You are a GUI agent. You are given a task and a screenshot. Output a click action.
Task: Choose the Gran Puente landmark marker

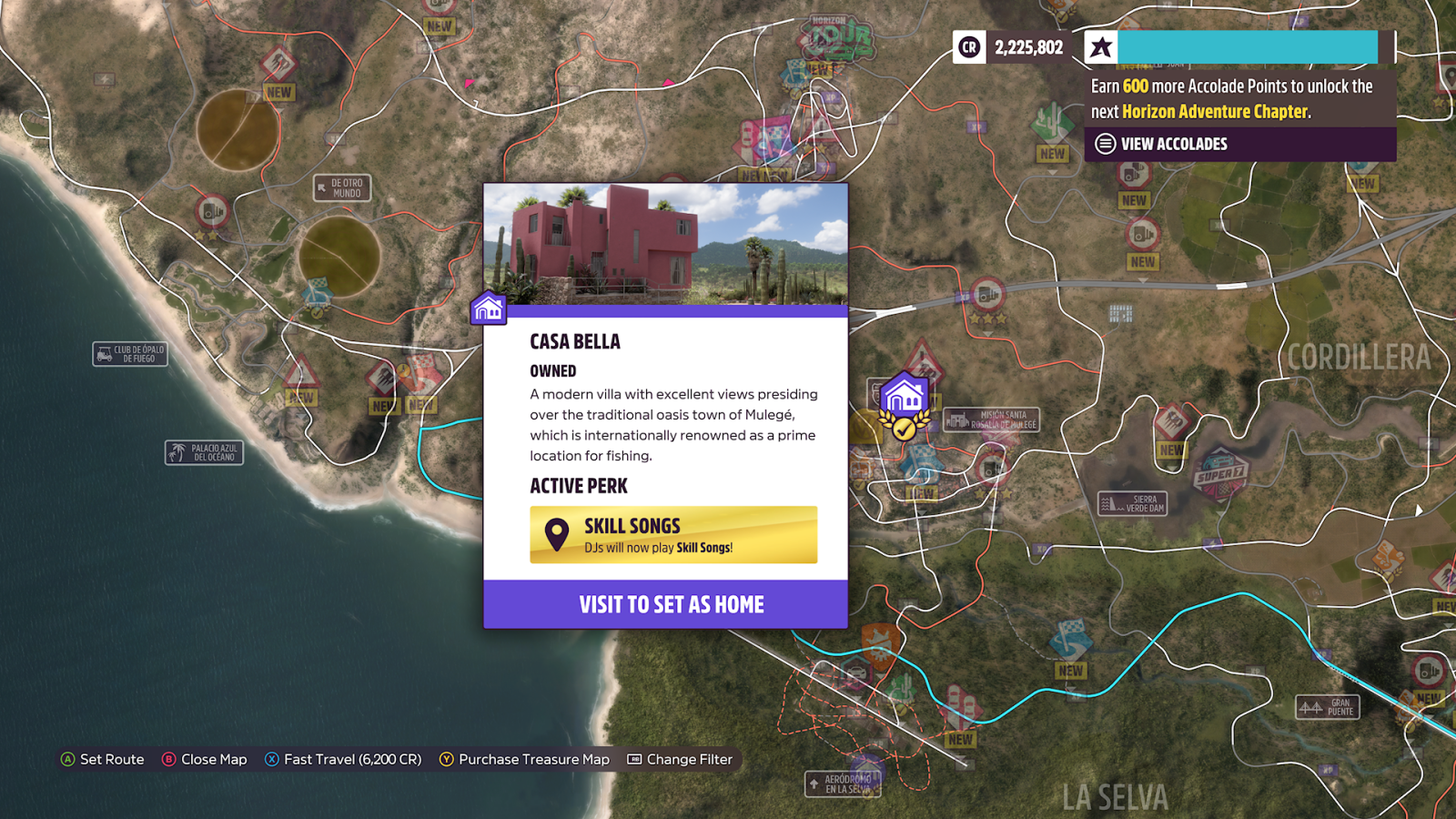coord(1328,707)
